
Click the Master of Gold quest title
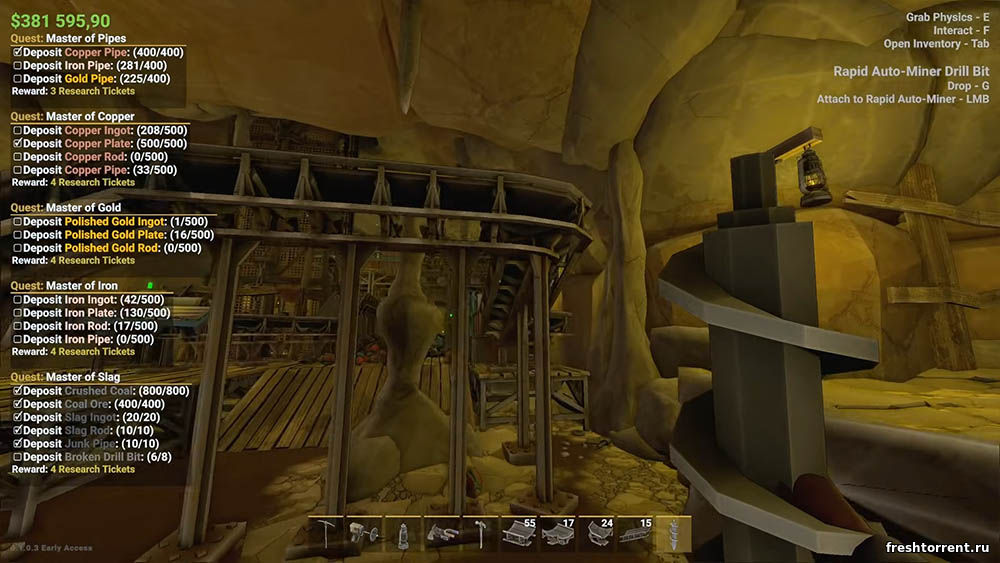83,208
